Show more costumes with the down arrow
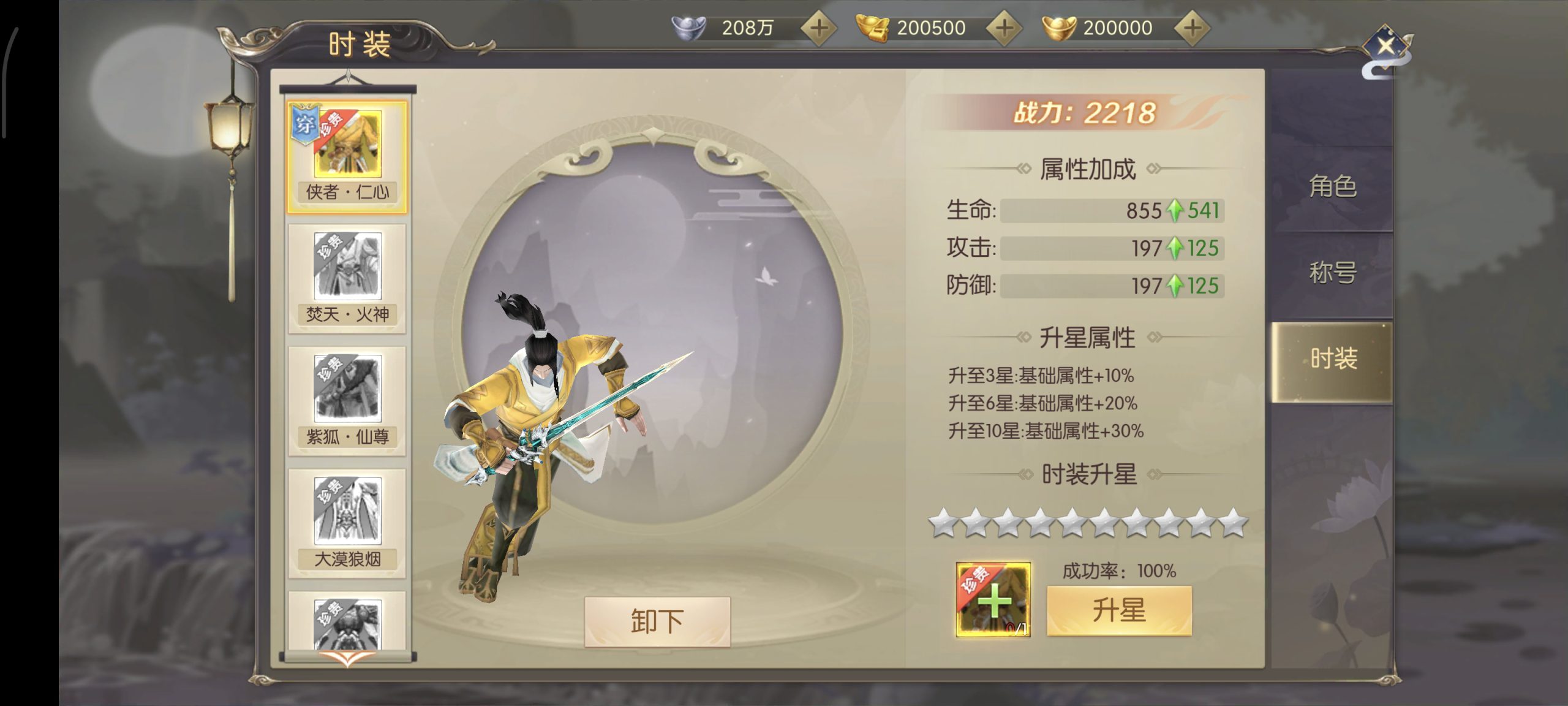 [x=347, y=659]
